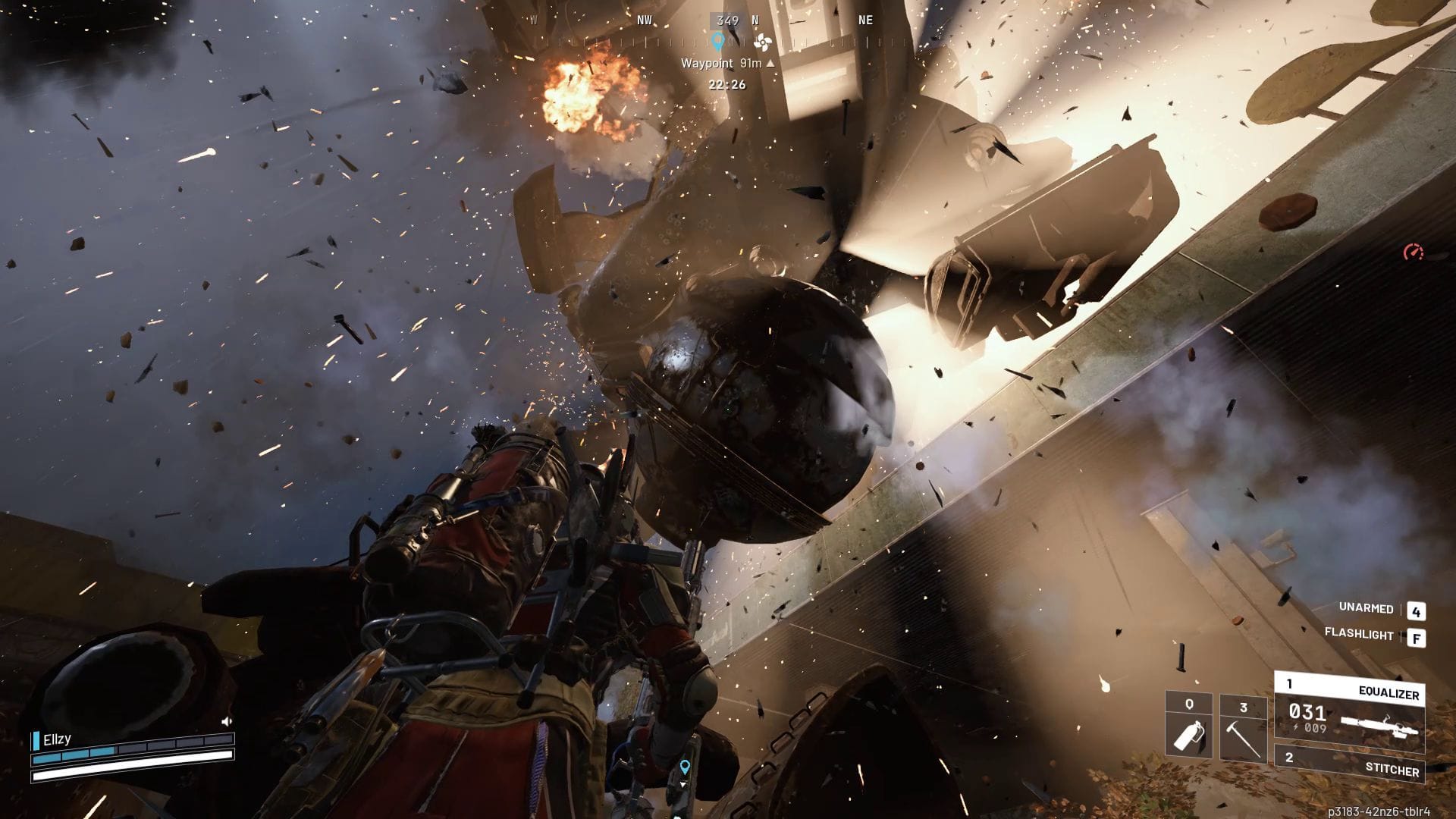1456x819 pixels.
Task: Select the gas canister gadget slot
Action: tap(1188, 726)
